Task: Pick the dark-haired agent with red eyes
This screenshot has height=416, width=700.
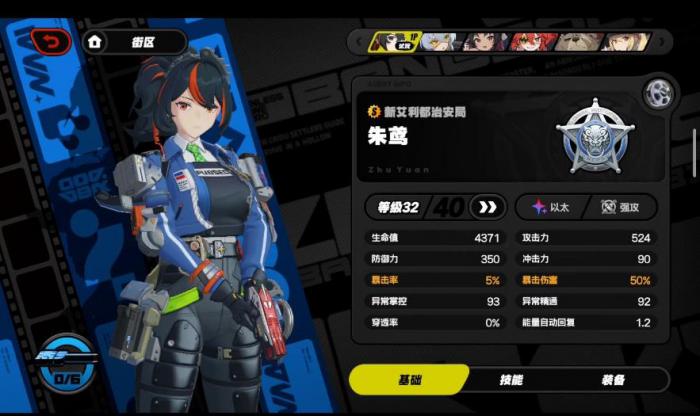Action: (481, 41)
